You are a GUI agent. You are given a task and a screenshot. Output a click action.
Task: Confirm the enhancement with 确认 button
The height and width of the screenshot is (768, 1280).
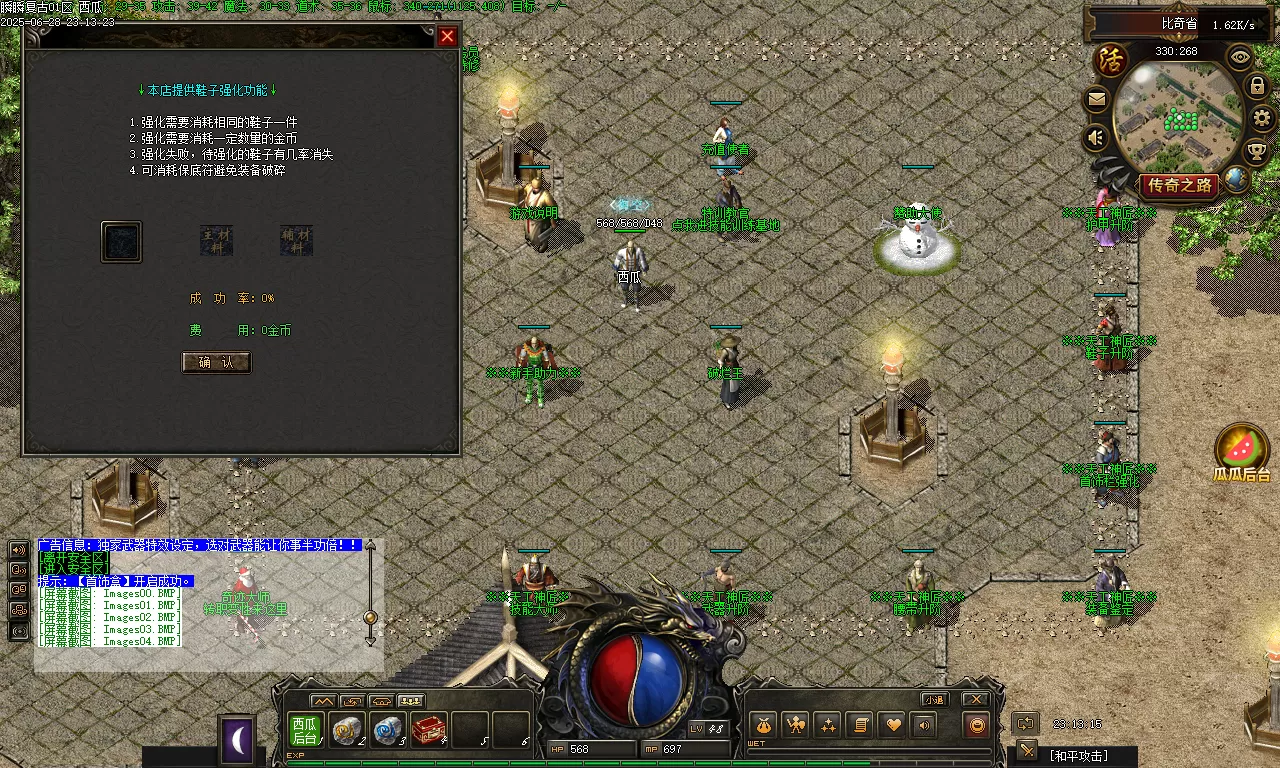pyautogui.click(x=216, y=362)
